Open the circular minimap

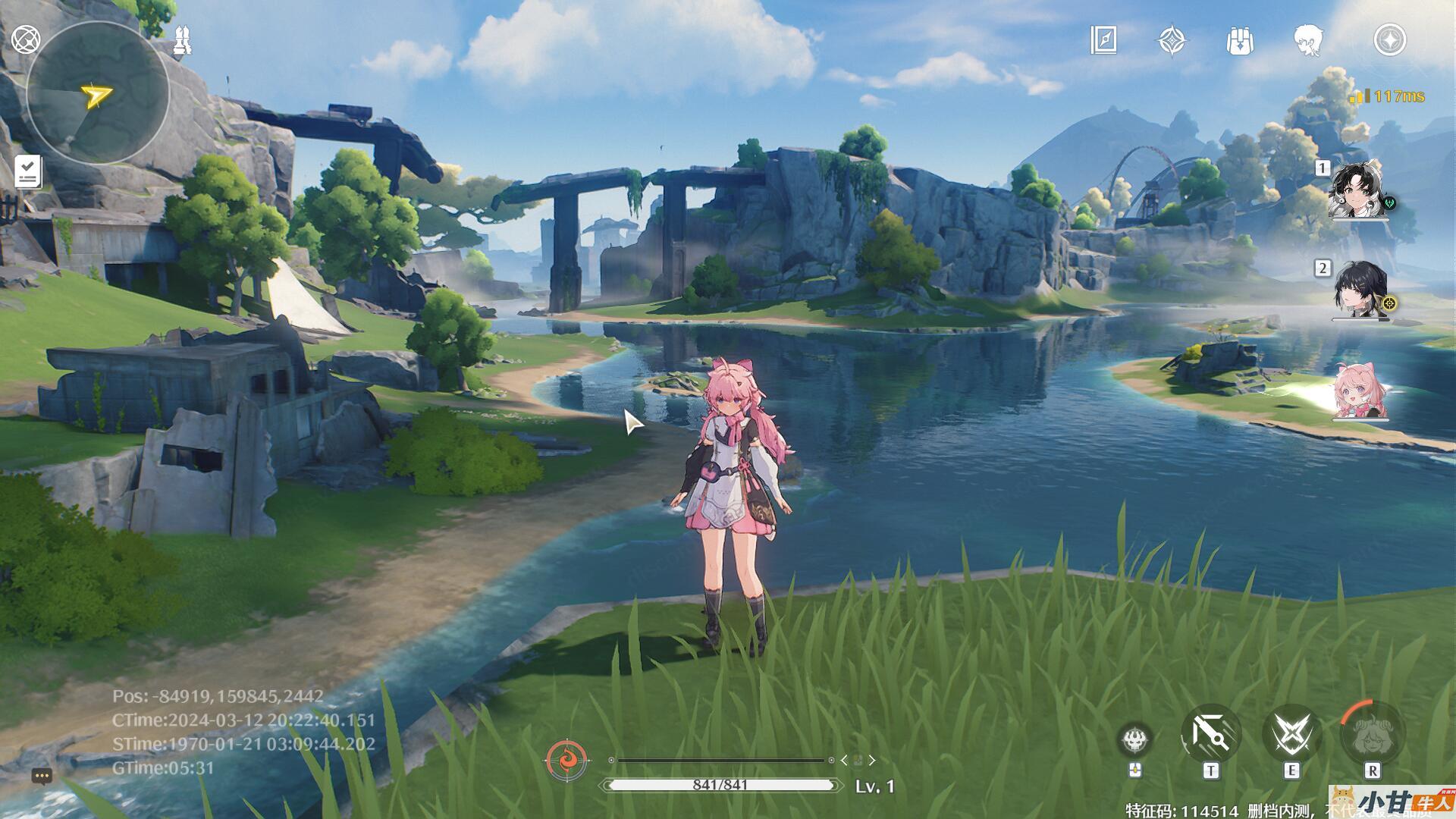[97, 94]
